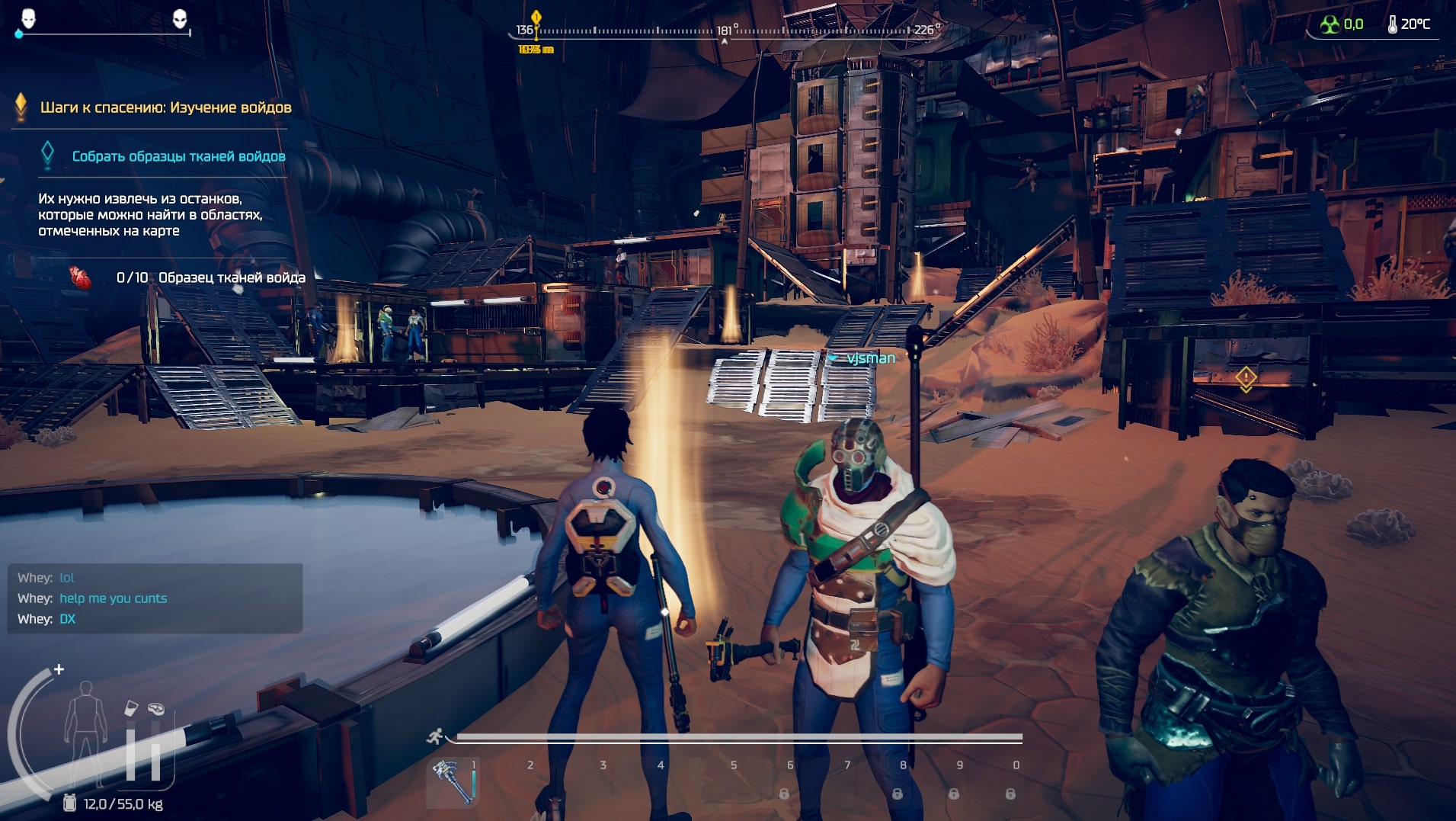Select the objective "Собрать образцы тканей войдов"
This screenshot has height=821, width=1456.
(178, 156)
